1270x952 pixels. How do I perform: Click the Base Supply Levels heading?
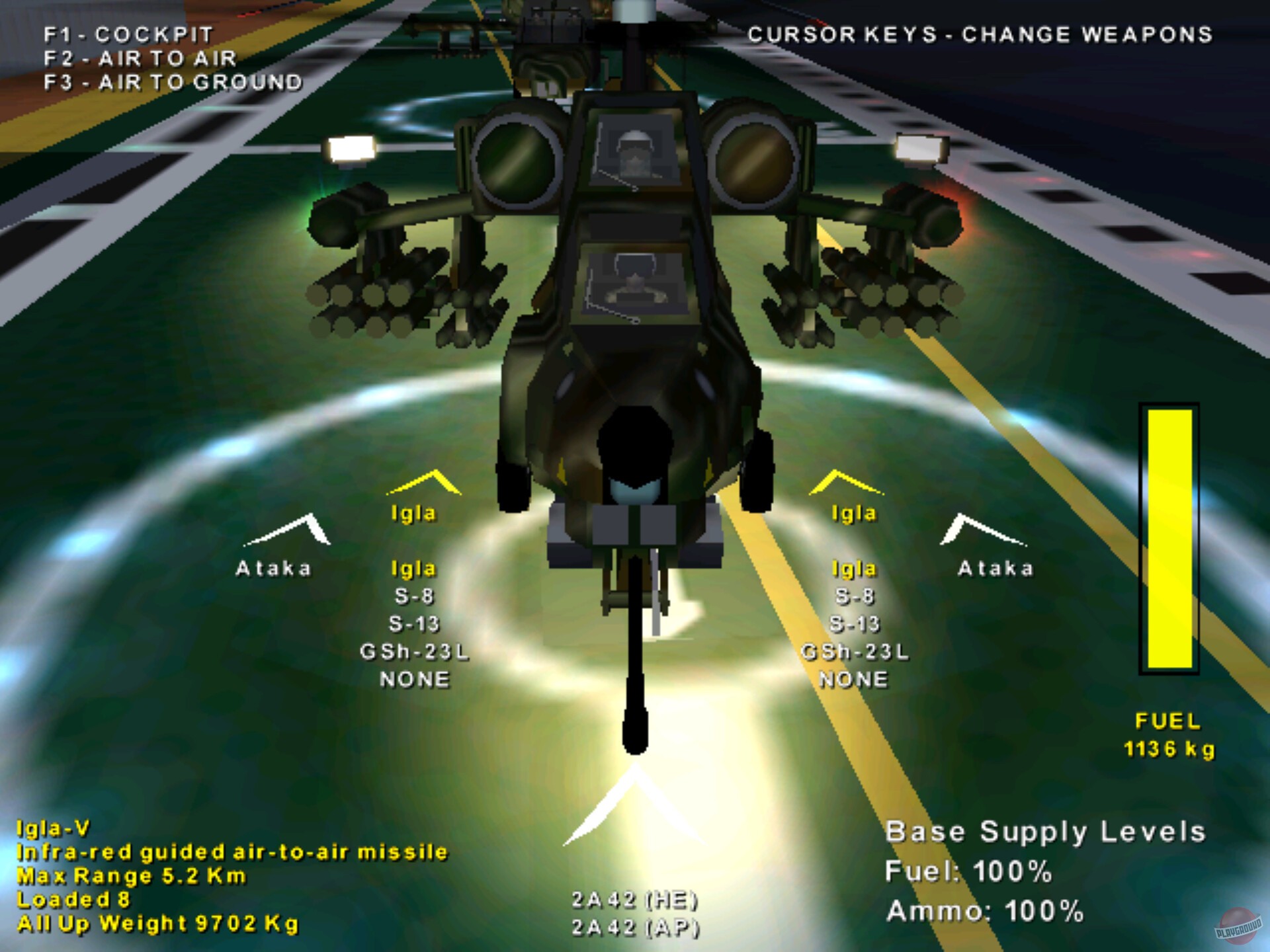click(1046, 832)
